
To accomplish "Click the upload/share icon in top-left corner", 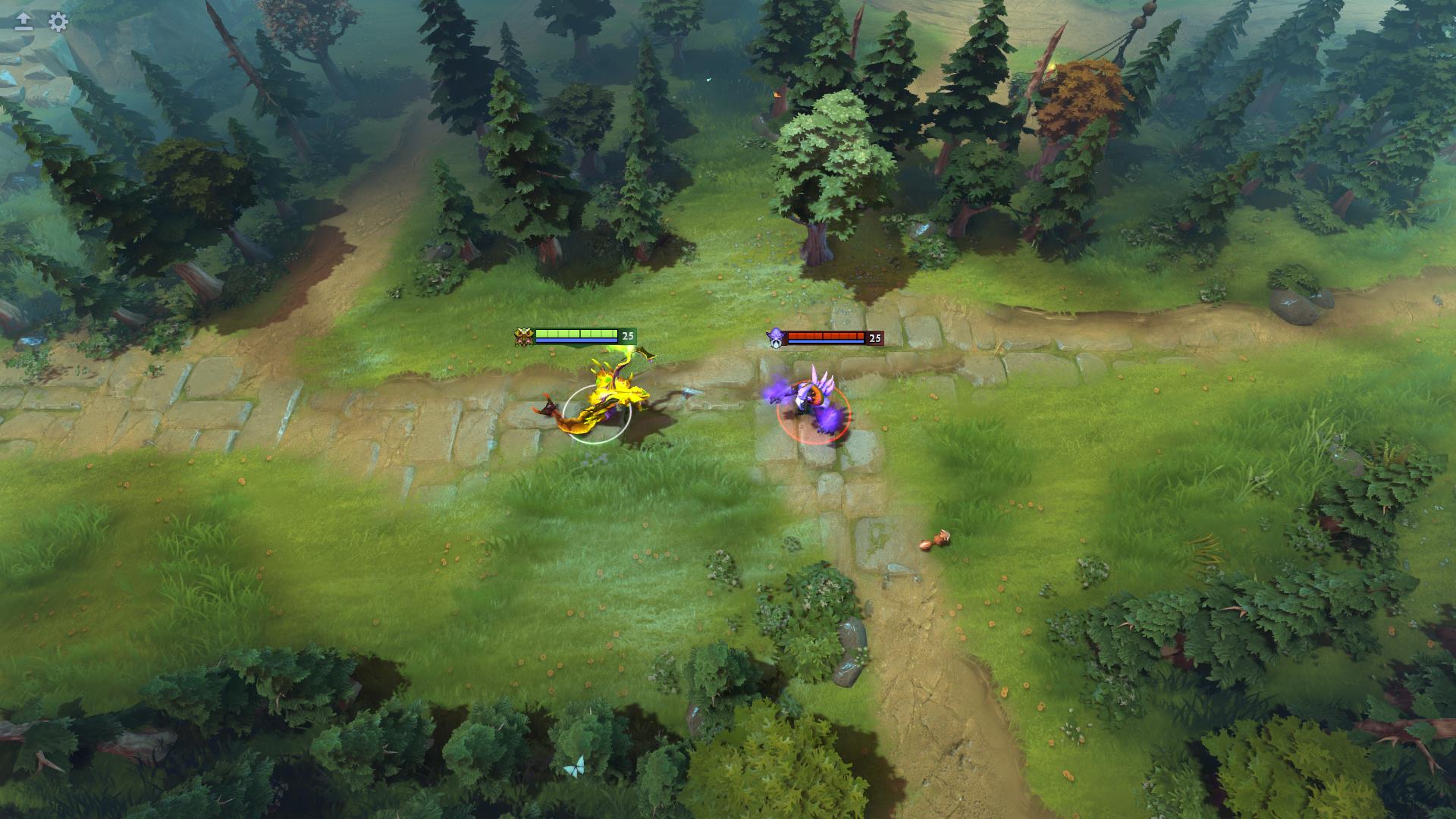I will [x=23, y=22].
